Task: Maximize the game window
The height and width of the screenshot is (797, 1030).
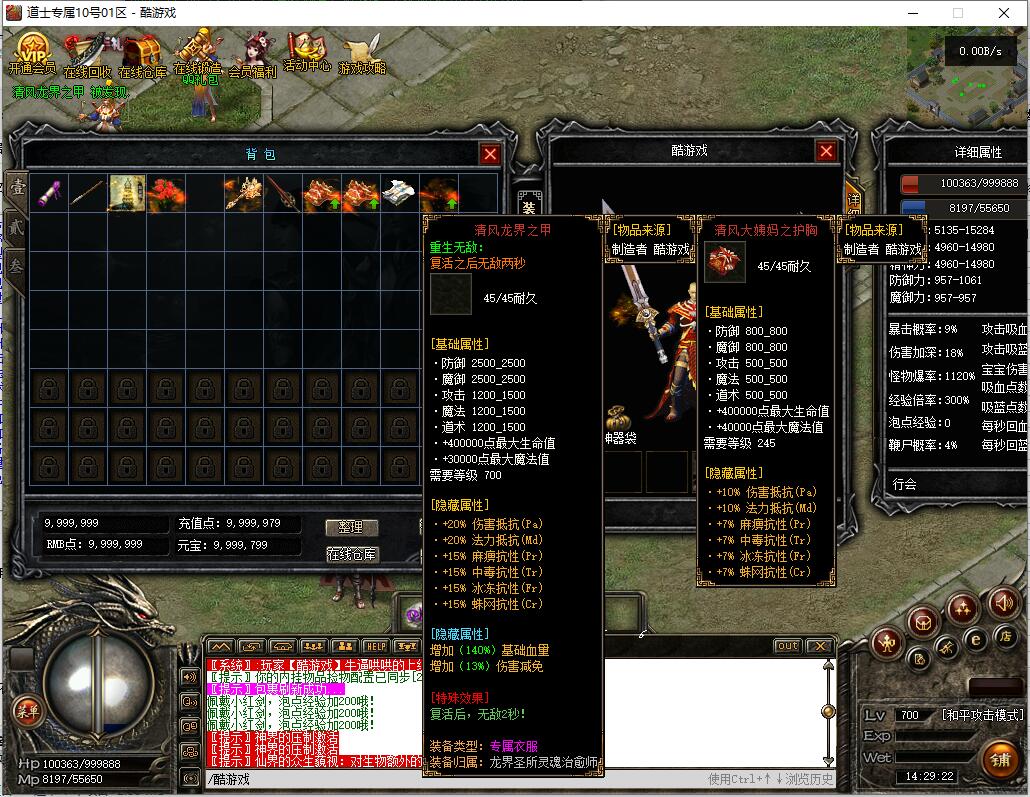Action: [957, 13]
